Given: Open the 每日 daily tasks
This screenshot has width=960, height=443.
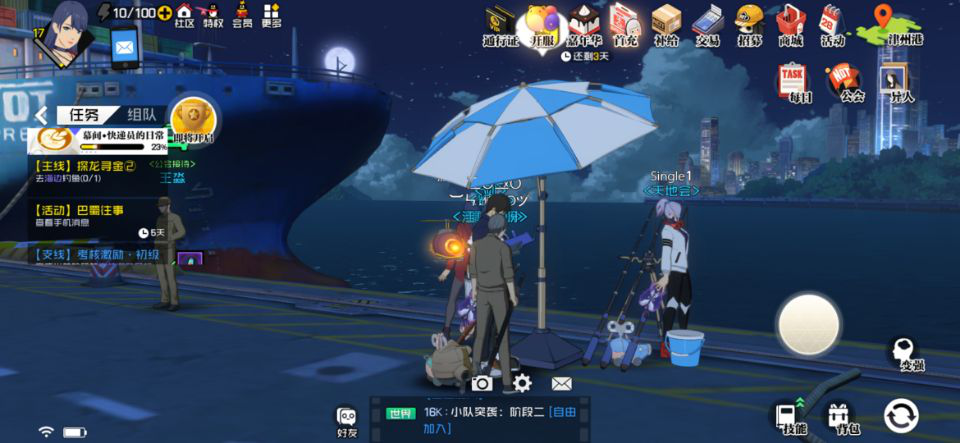Looking at the screenshot, I should click(x=793, y=83).
